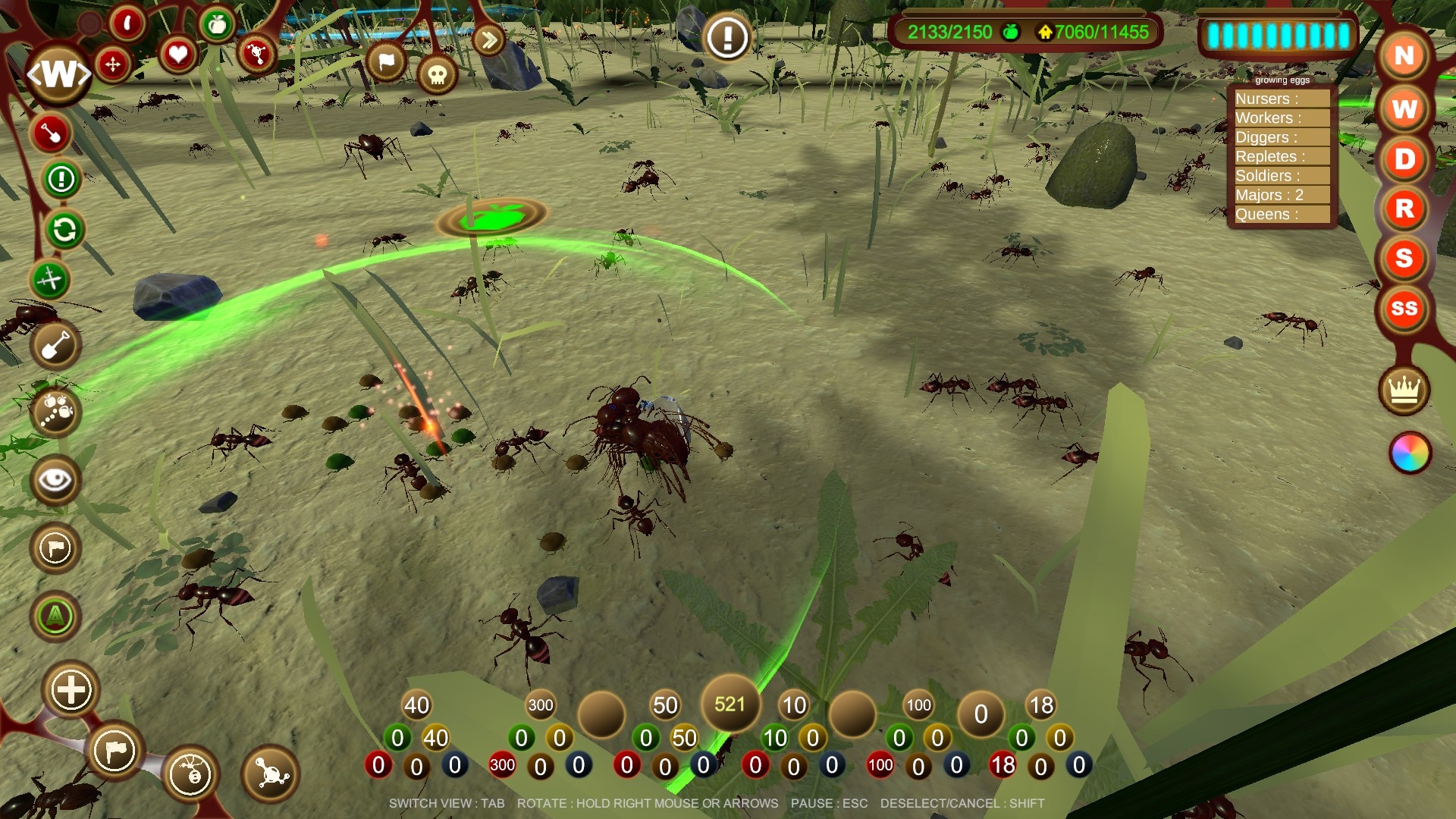
Task: Toggle the eye visibility button
Action: pos(55,480)
